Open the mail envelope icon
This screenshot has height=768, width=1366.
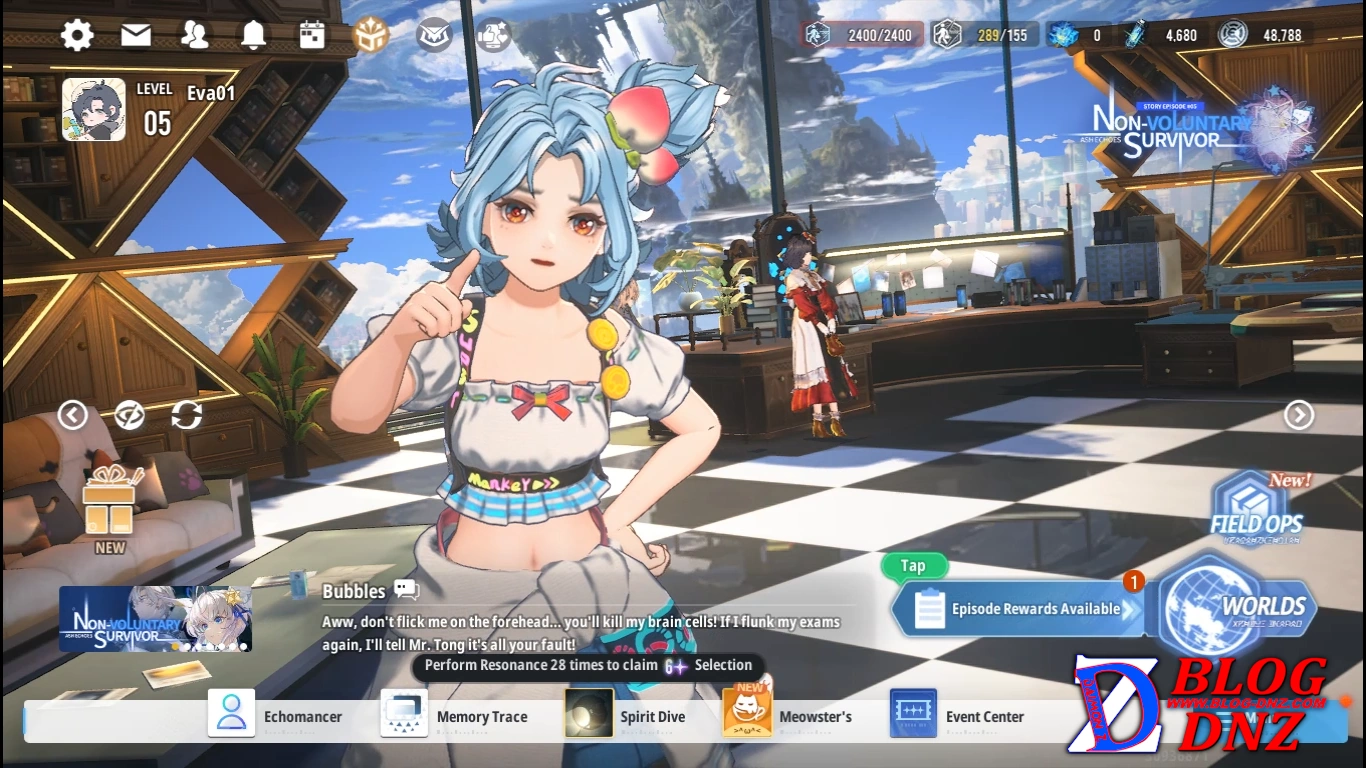point(136,36)
